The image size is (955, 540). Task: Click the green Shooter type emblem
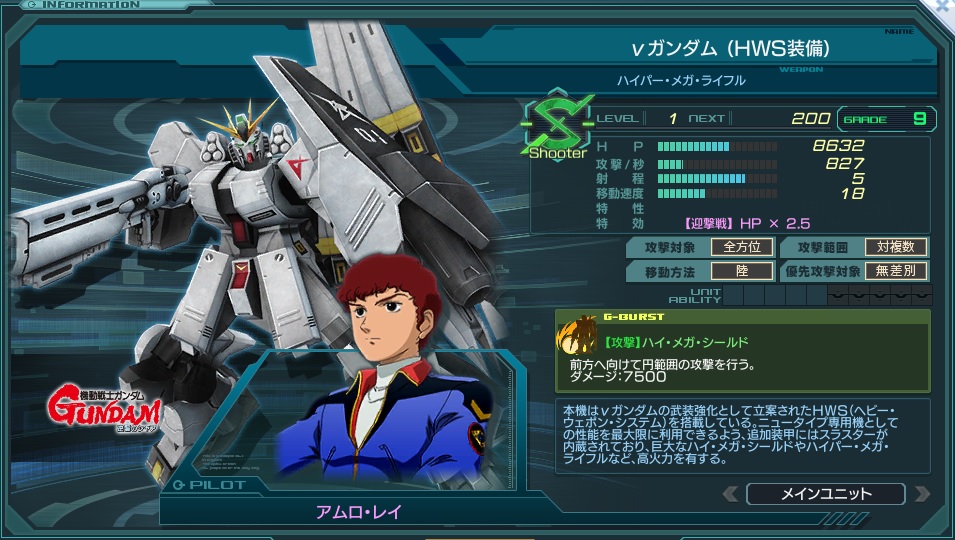559,128
